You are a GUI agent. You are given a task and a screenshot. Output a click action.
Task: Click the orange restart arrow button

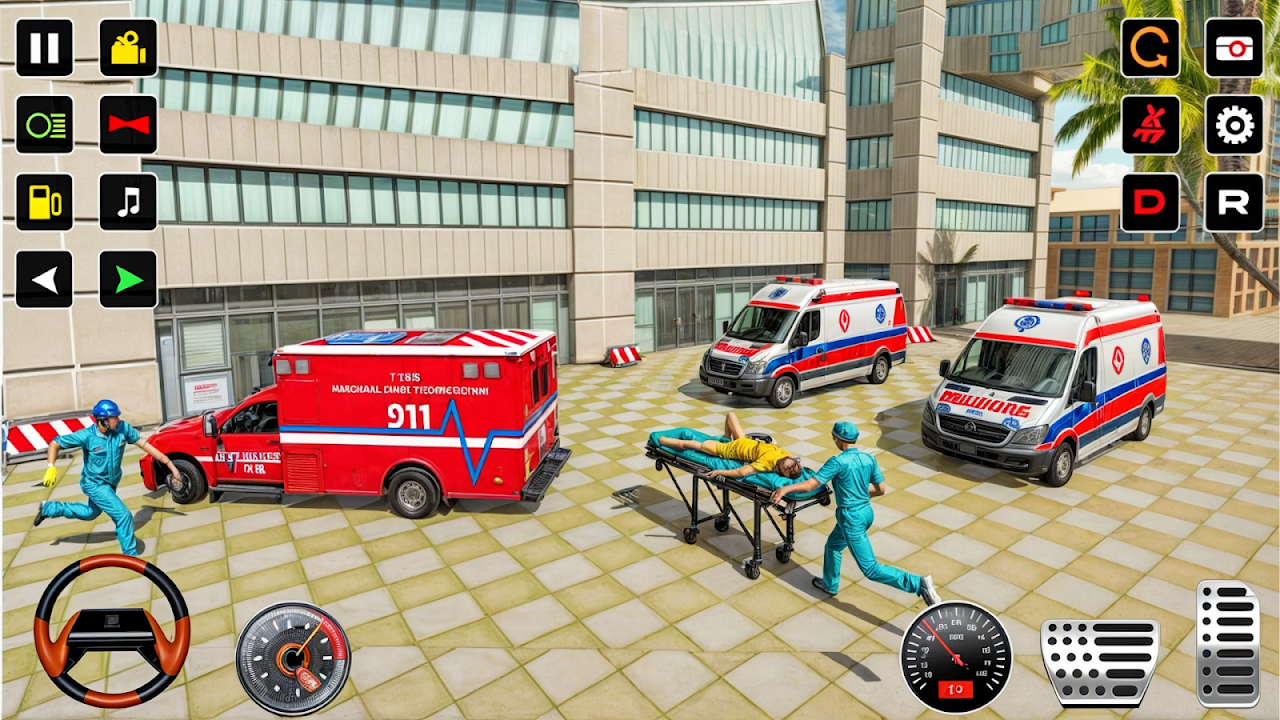pos(1150,47)
